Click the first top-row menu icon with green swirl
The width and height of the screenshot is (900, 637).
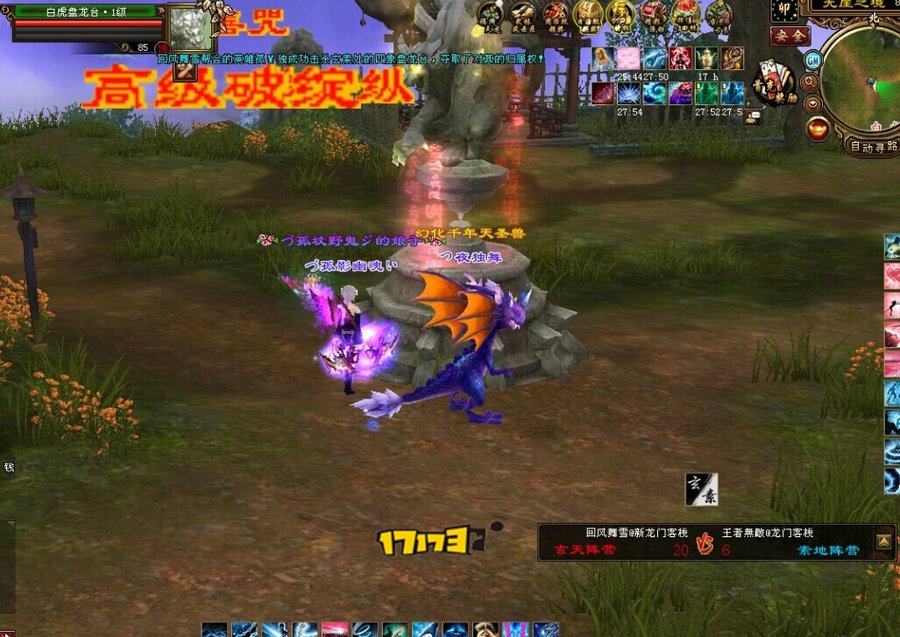point(490,15)
